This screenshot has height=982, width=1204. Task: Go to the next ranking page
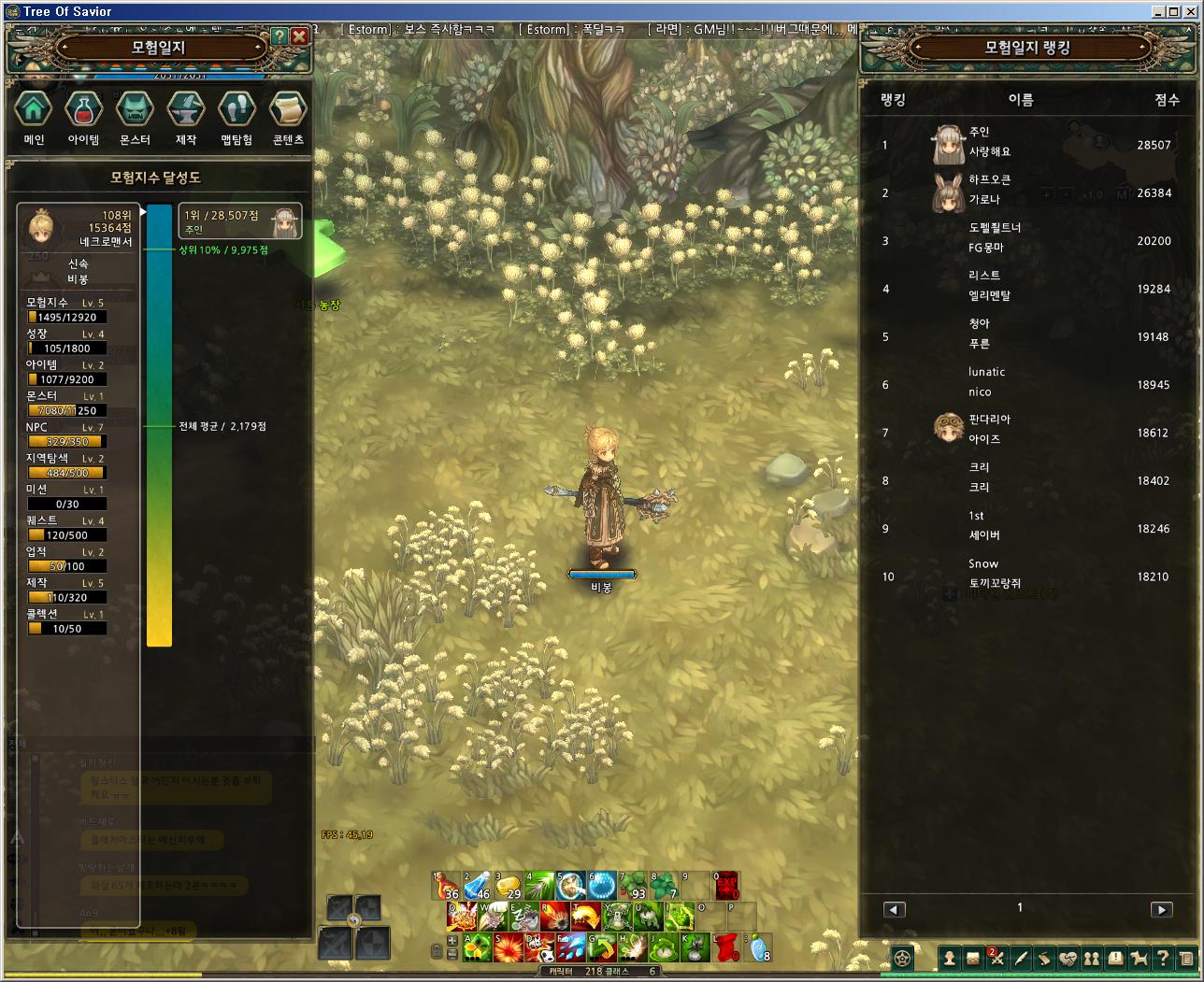tap(1161, 909)
